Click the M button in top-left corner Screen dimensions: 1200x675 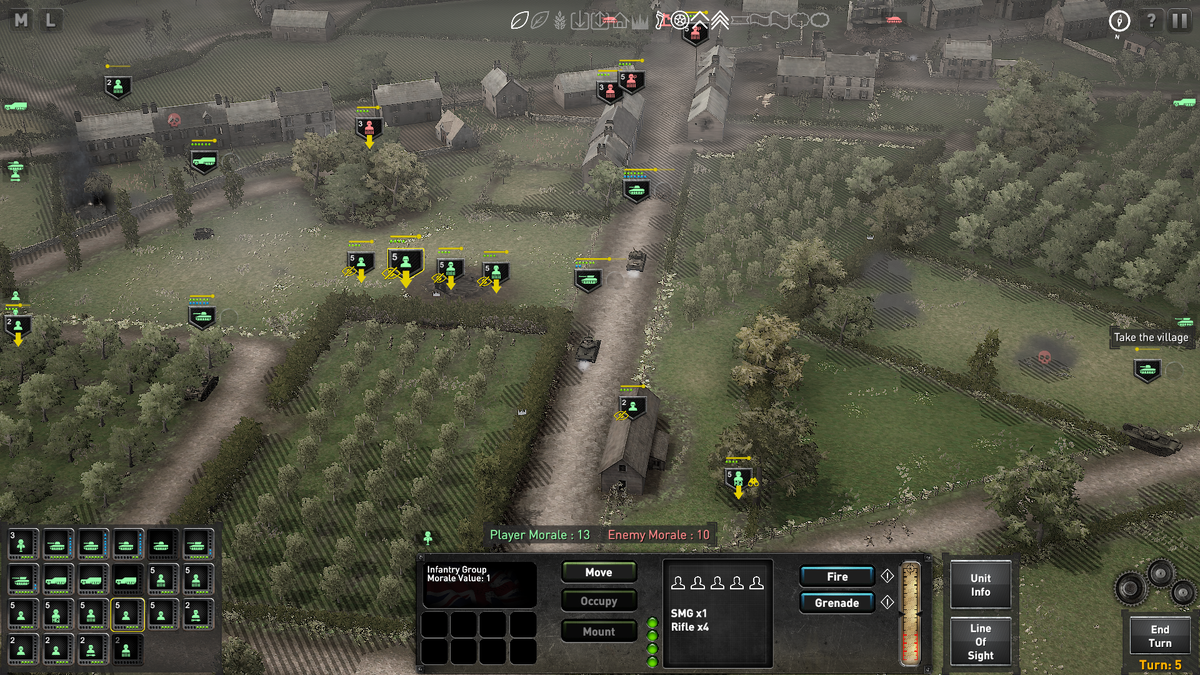pyautogui.click(x=21, y=19)
